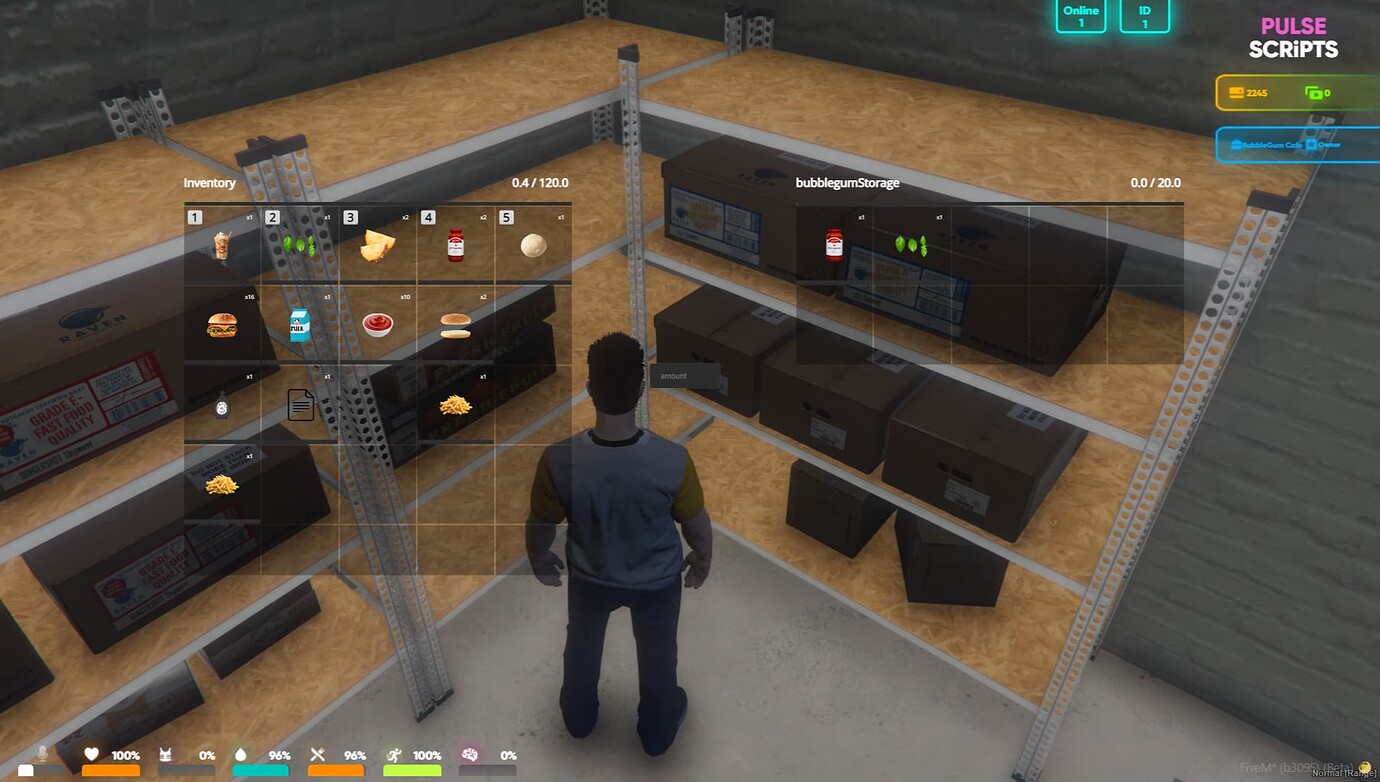1380x782 pixels.
Task: Click the iced coffee in hotbar slot 1
Action: (222, 242)
